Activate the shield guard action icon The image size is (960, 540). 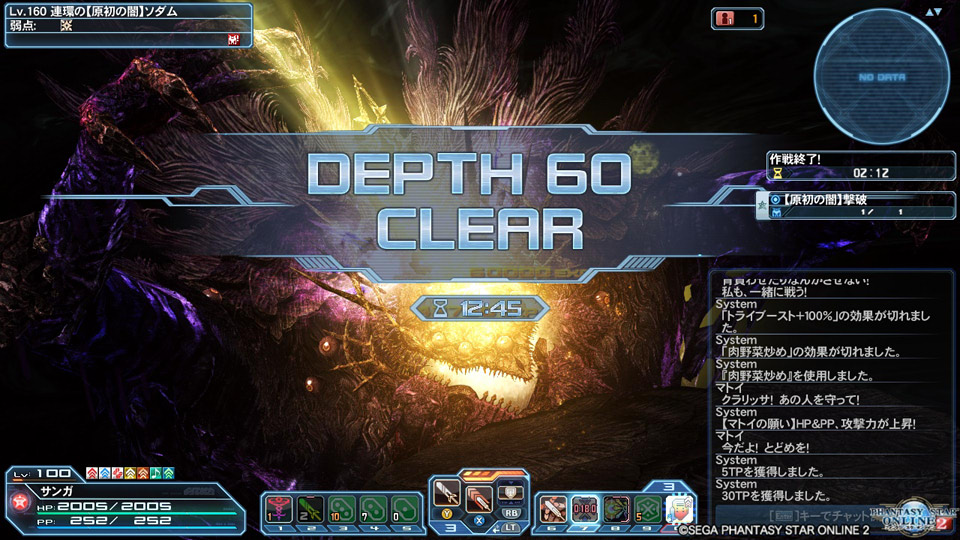[510, 492]
